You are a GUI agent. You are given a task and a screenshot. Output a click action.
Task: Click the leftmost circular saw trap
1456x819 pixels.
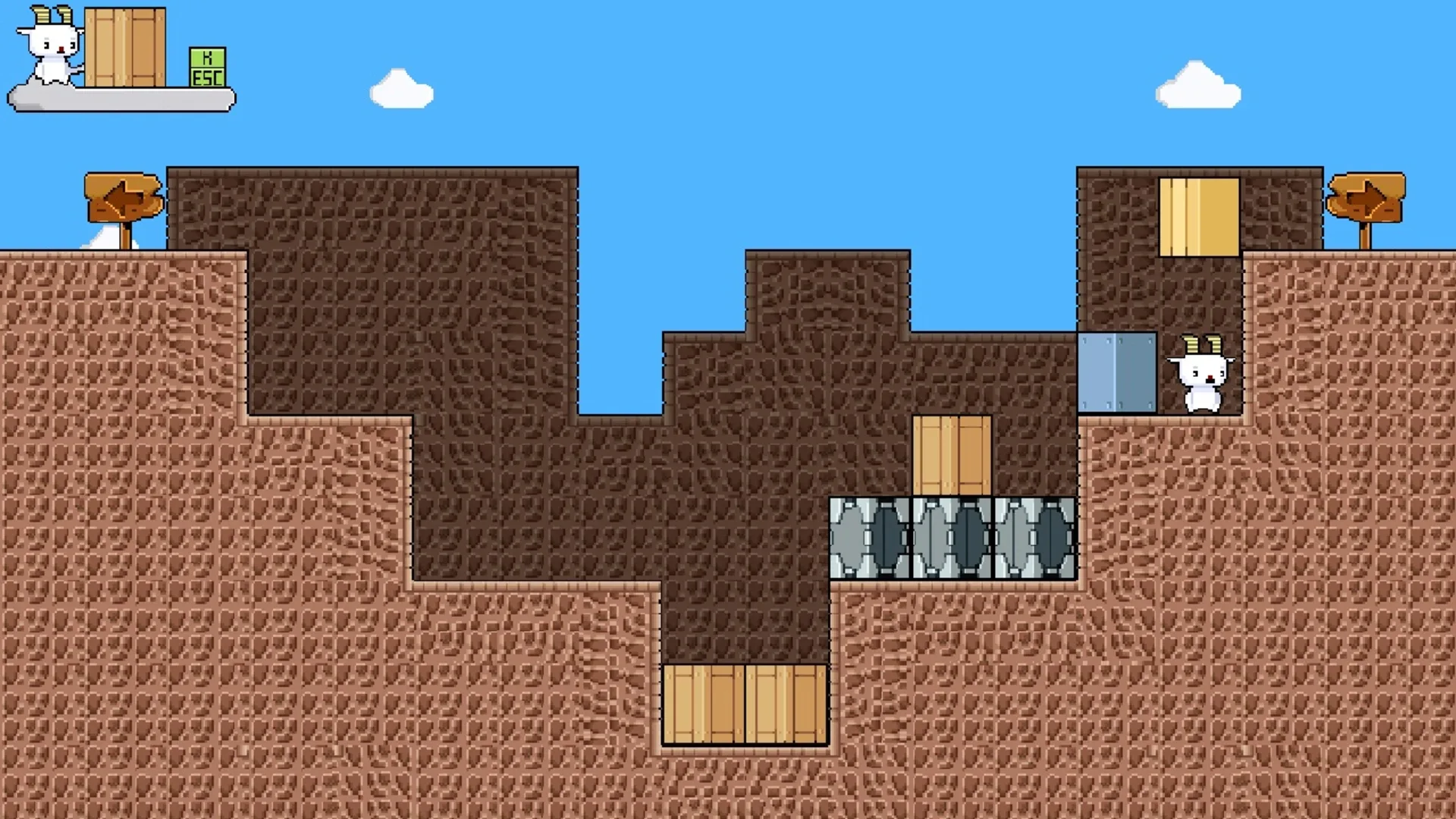point(870,538)
